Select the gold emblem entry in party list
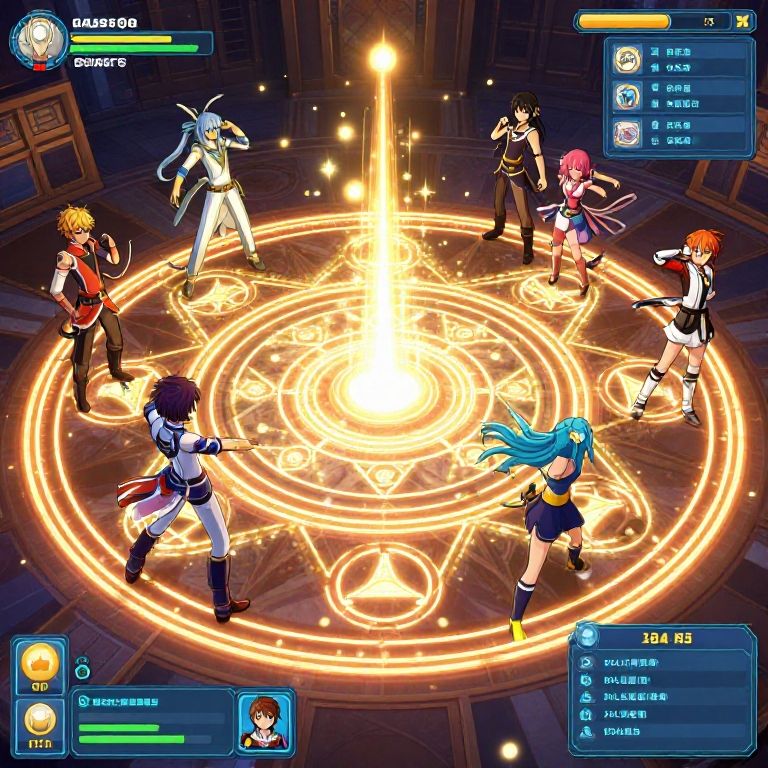768x768 pixels. (628, 59)
